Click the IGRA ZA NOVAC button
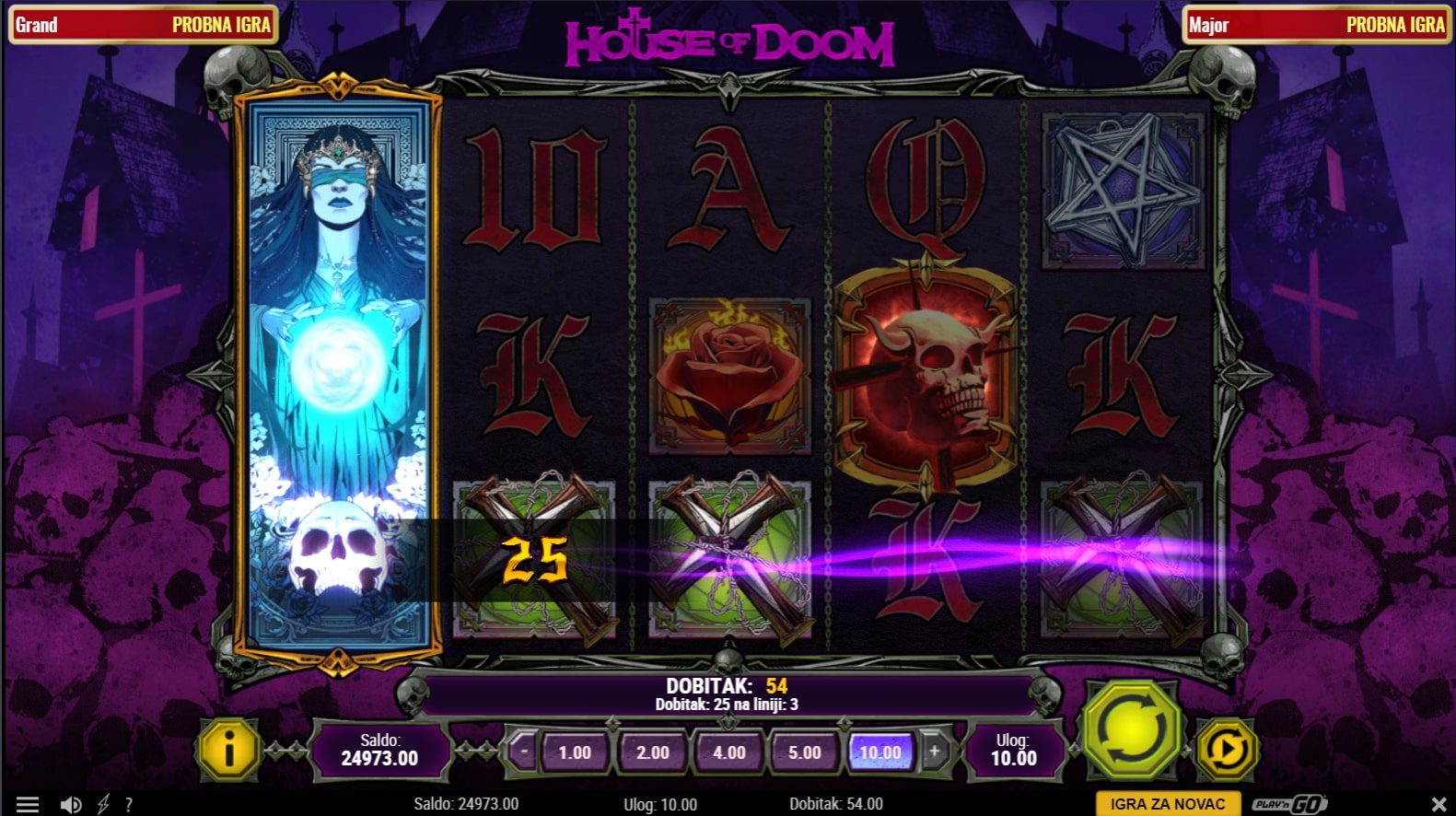This screenshot has width=1456, height=816. (1167, 804)
